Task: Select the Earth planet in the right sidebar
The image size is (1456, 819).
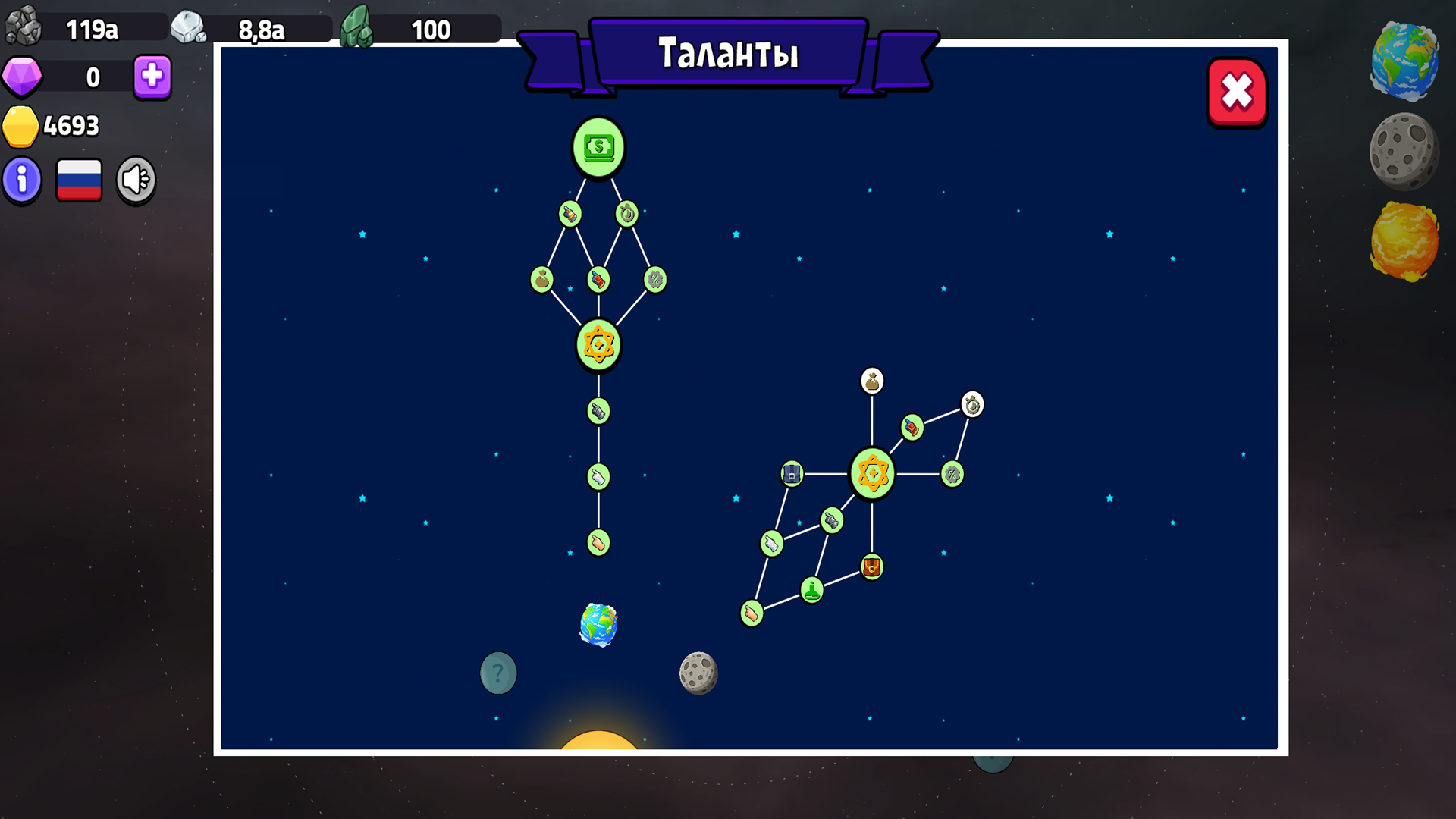Action: (x=1404, y=62)
